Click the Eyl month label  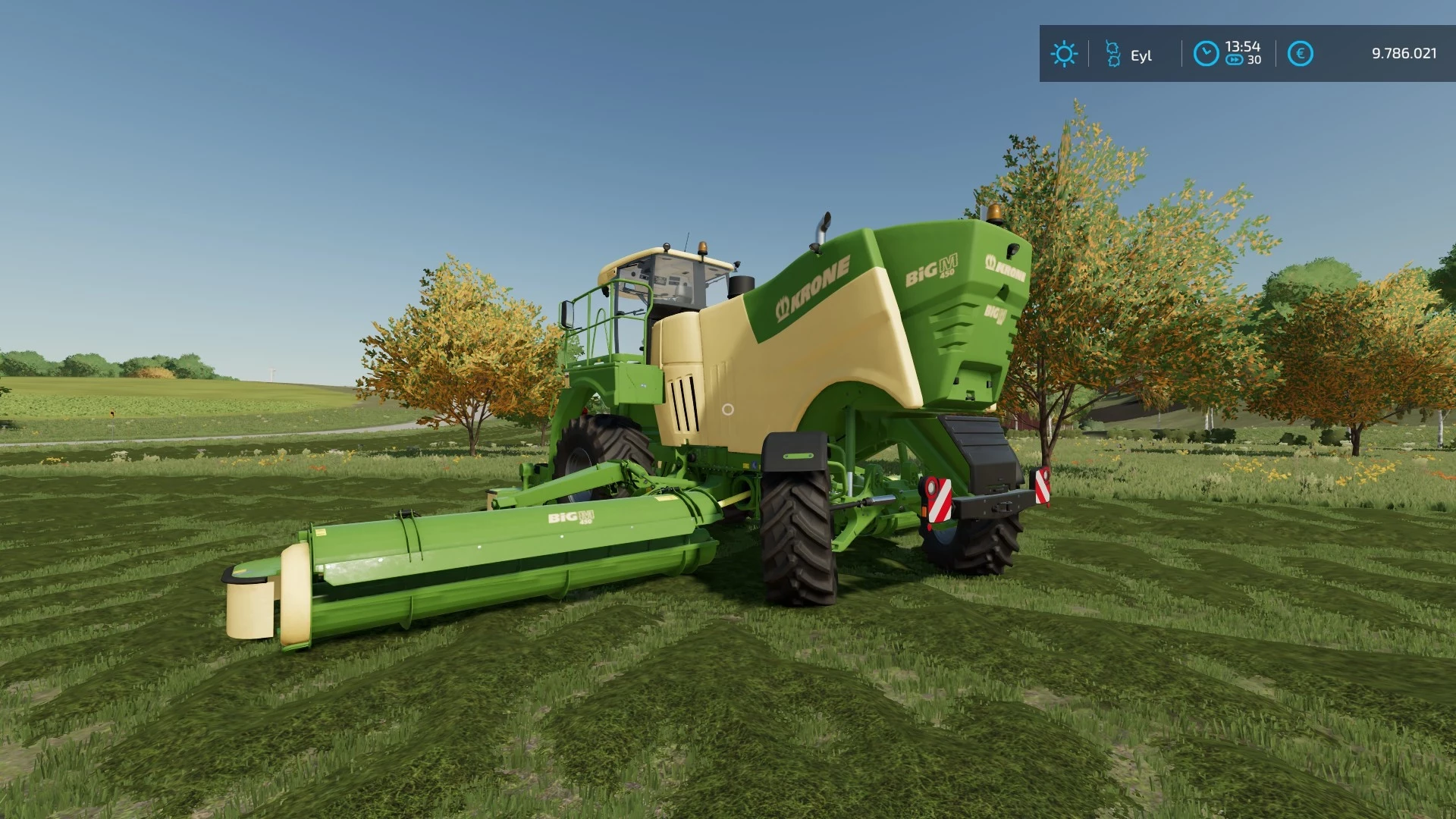click(1141, 55)
